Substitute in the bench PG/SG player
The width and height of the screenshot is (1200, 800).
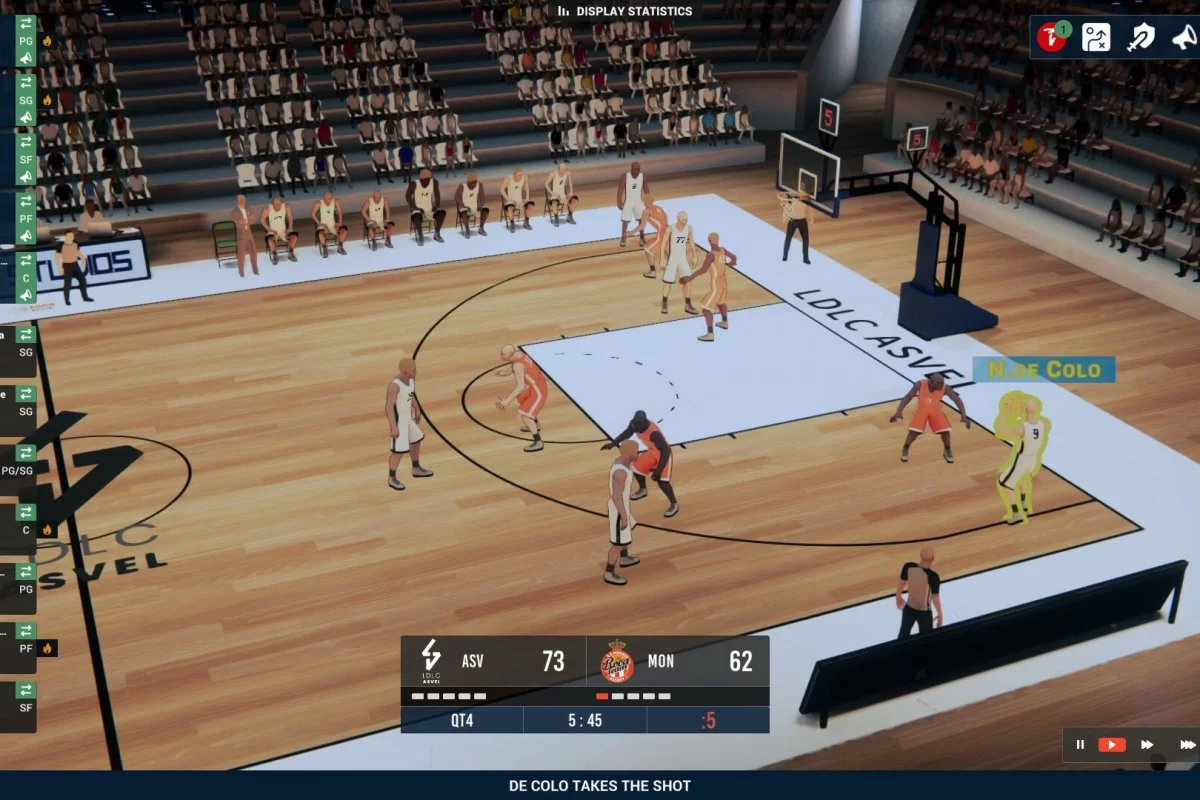click(x=26, y=452)
